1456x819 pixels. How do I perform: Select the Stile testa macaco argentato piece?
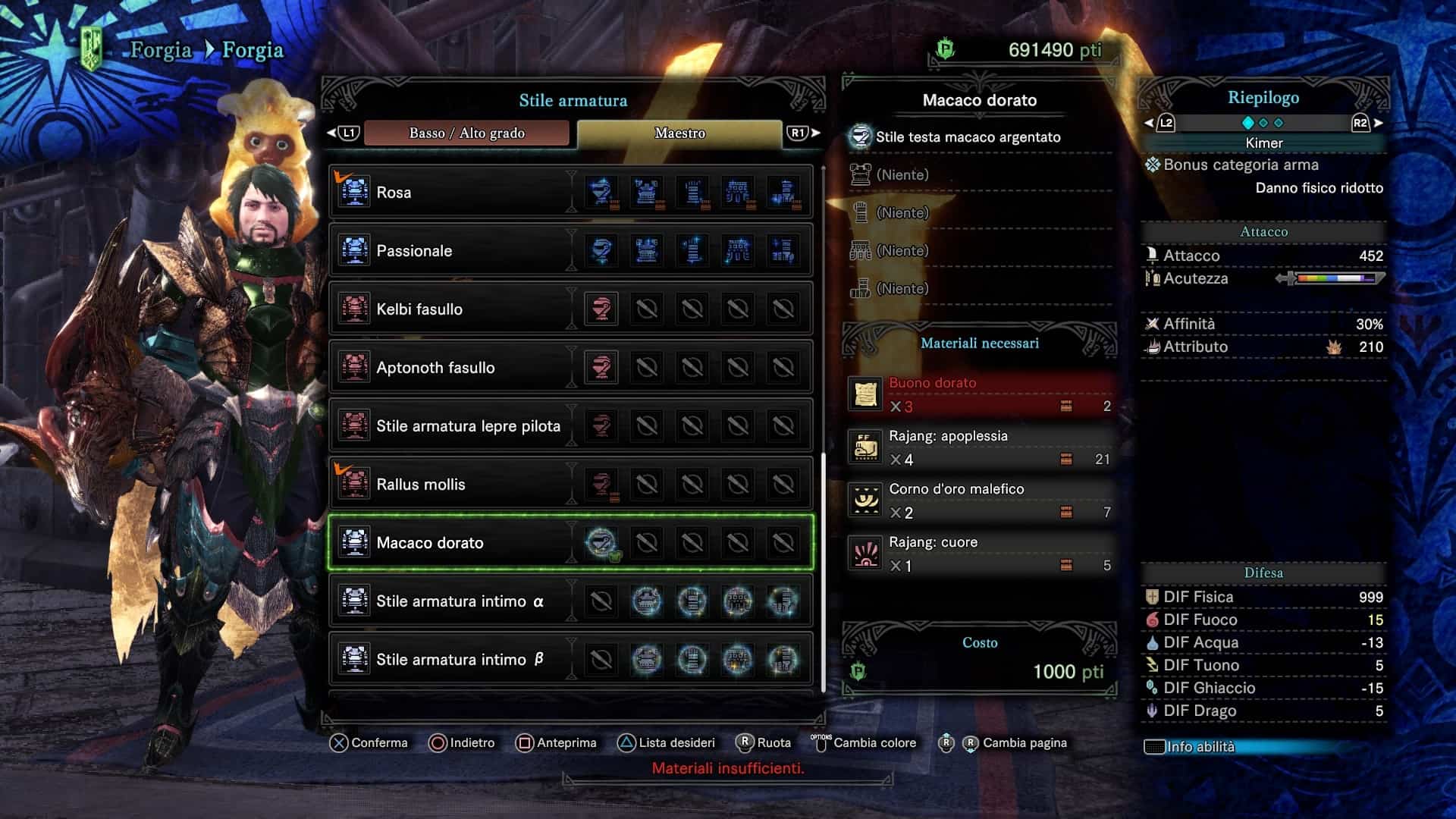pos(968,137)
